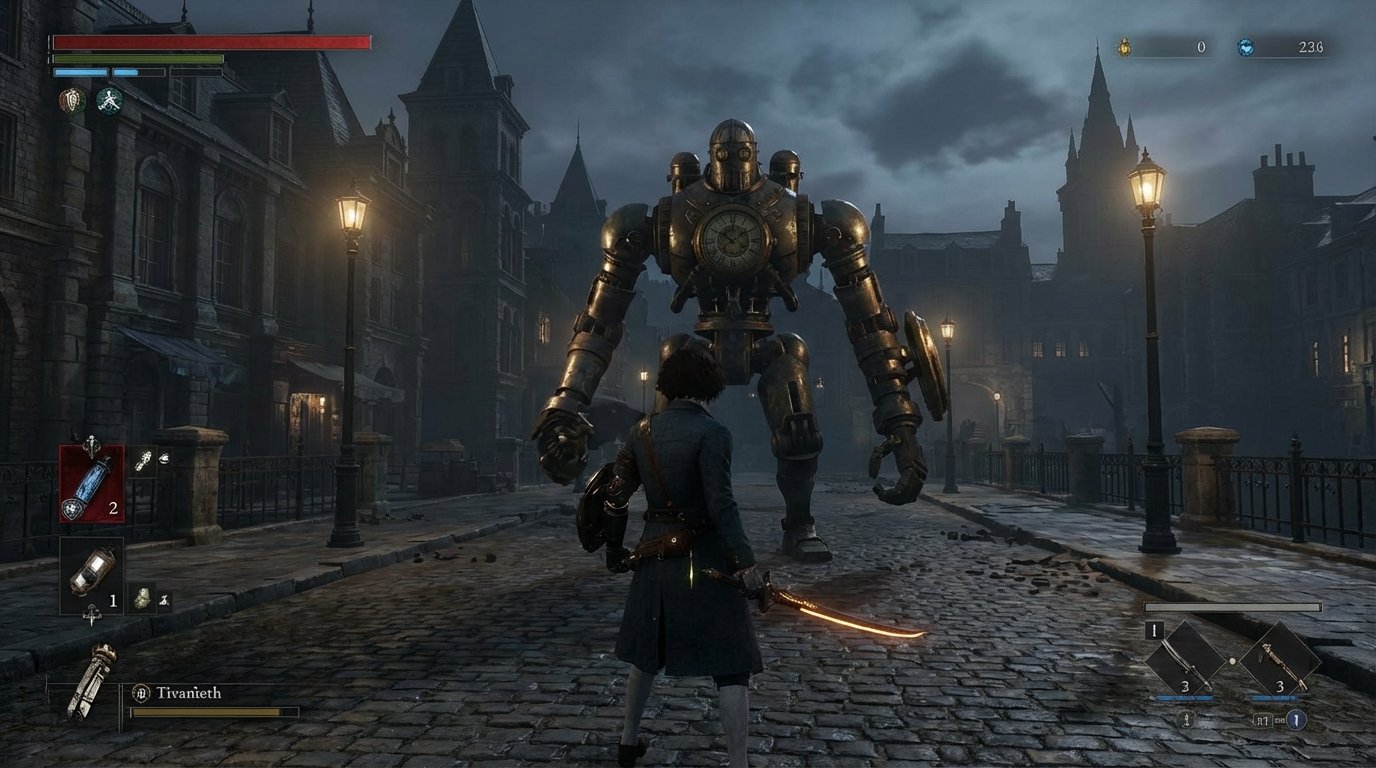Click the boss emblem beside Tivanieth's name
Screen dimensions: 1376x768
click(143, 691)
